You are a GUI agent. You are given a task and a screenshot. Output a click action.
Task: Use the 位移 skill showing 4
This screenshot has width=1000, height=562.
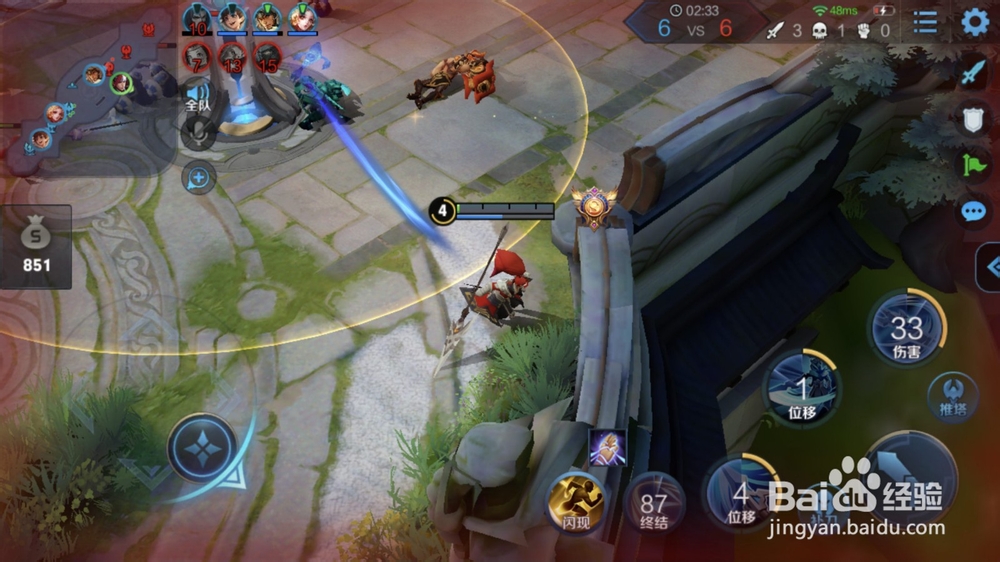click(741, 493)
